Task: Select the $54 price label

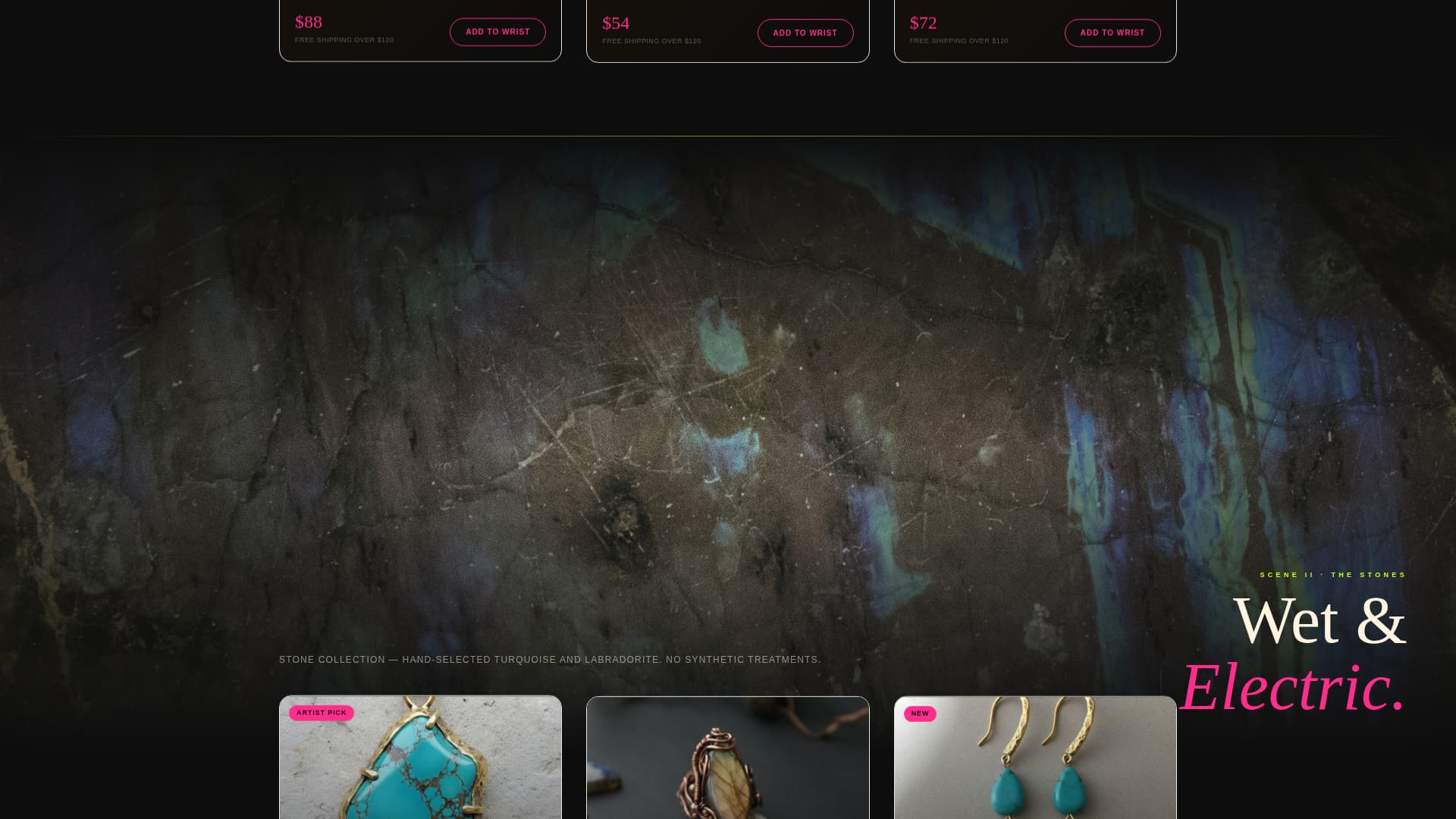Action: [x=616, y=24]
